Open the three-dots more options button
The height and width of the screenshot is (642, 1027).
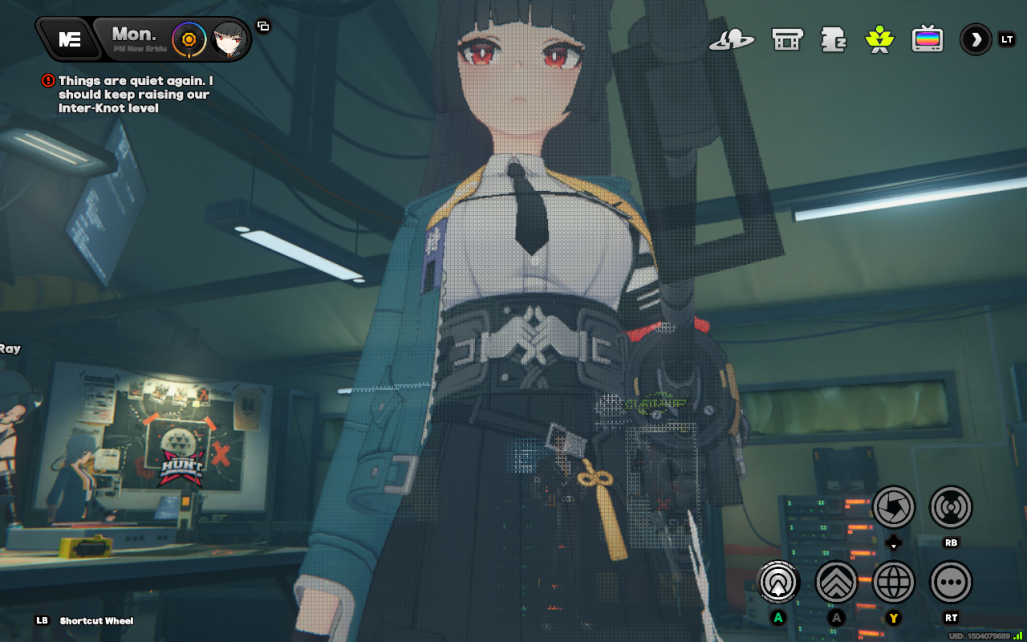coord(951,581)
